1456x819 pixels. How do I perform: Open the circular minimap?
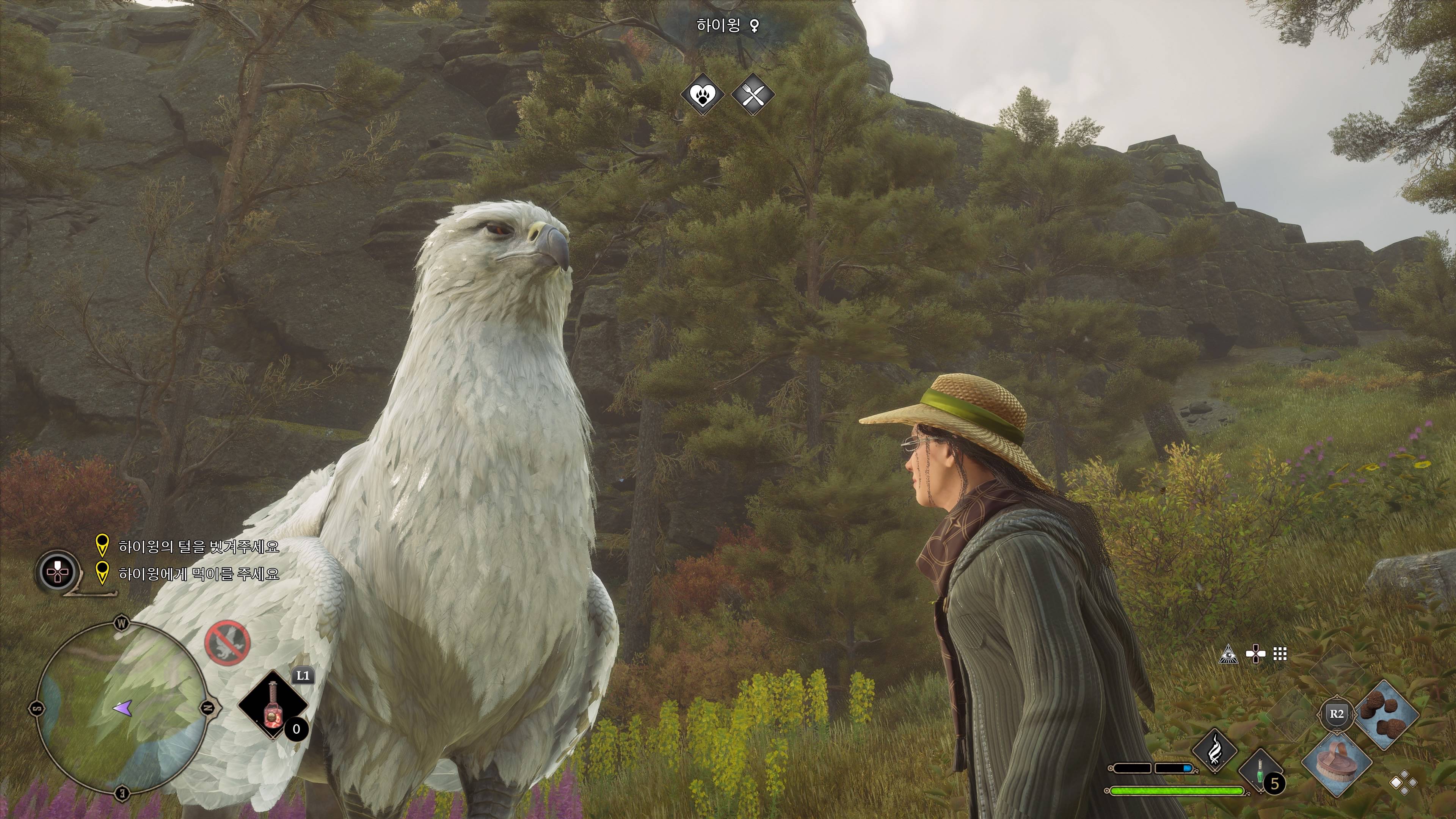[x=121, y=708]
